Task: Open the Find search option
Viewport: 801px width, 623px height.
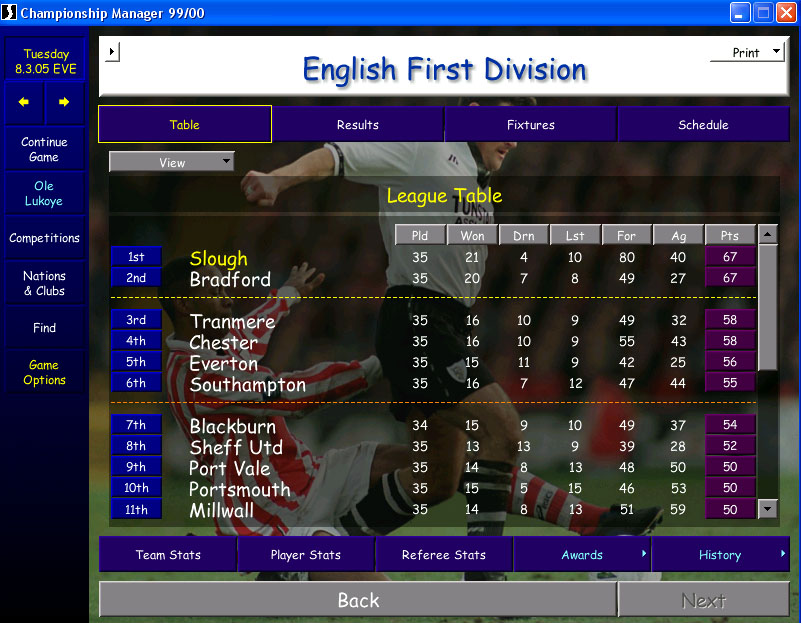Action: point(44,328)
